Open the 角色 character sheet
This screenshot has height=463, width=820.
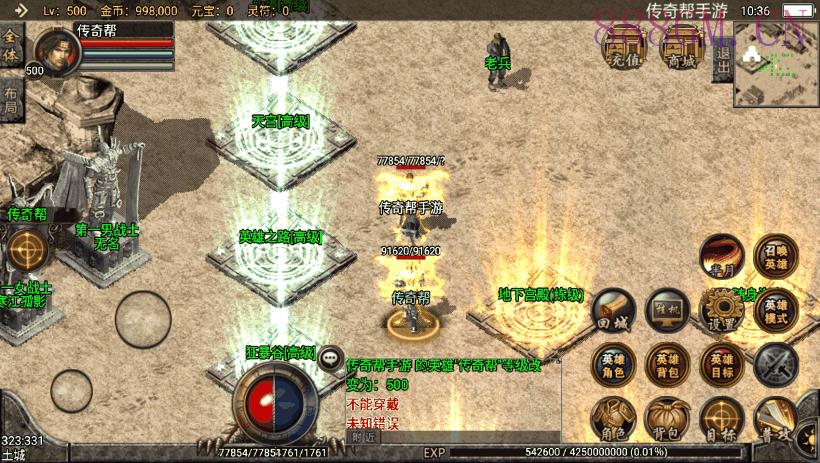coord(612,419)
